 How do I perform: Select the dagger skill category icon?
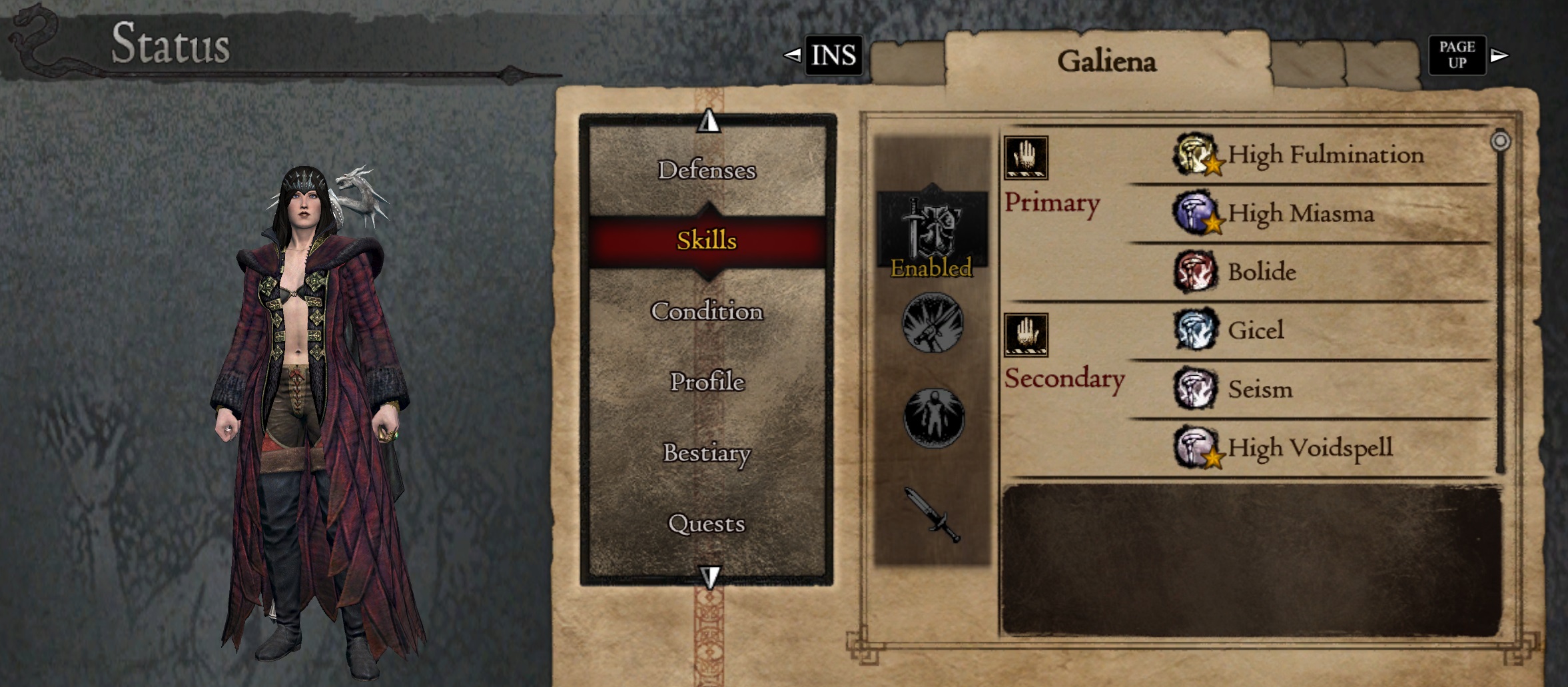click(x=933, y=515)
